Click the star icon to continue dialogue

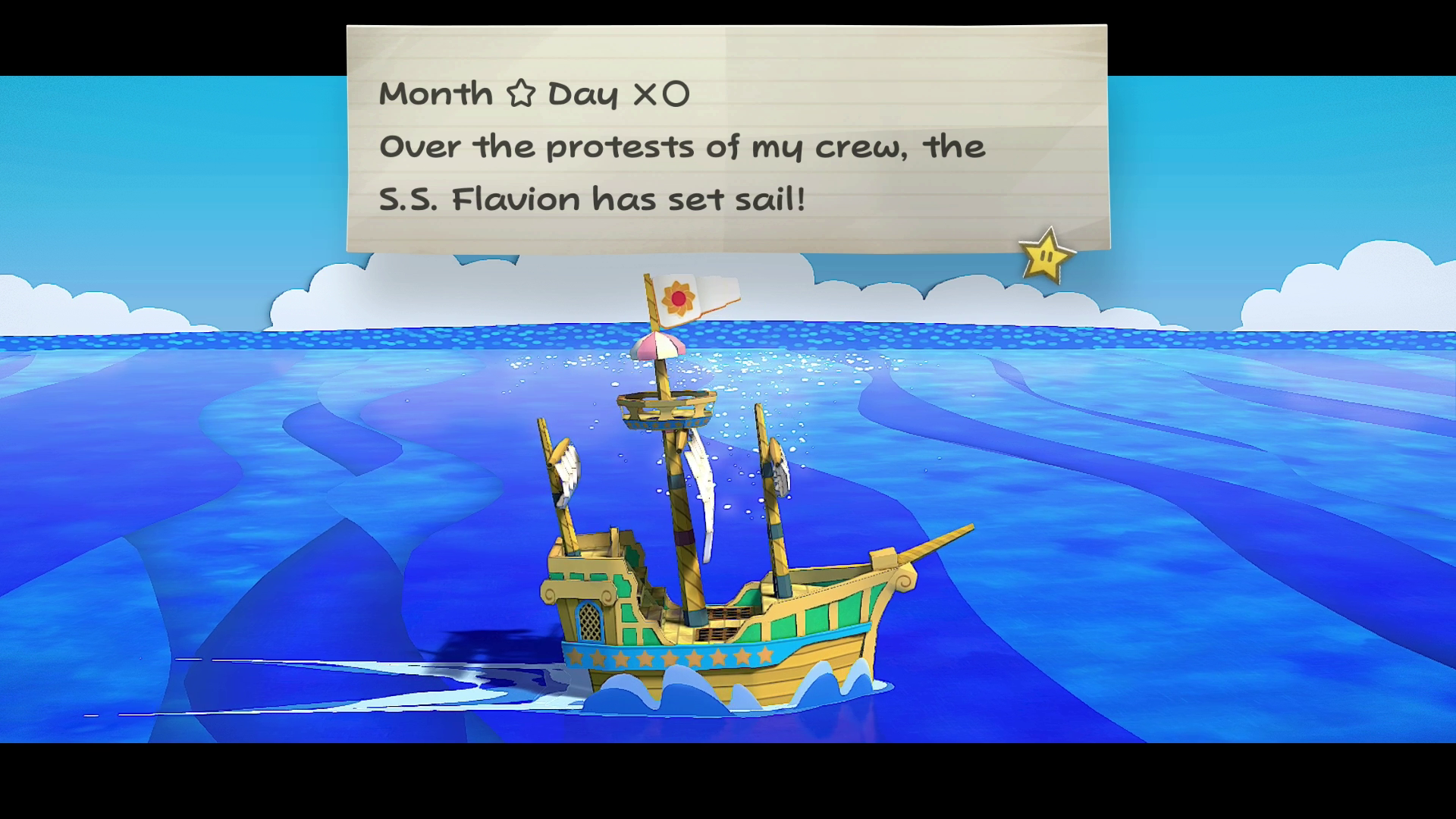1046,257
